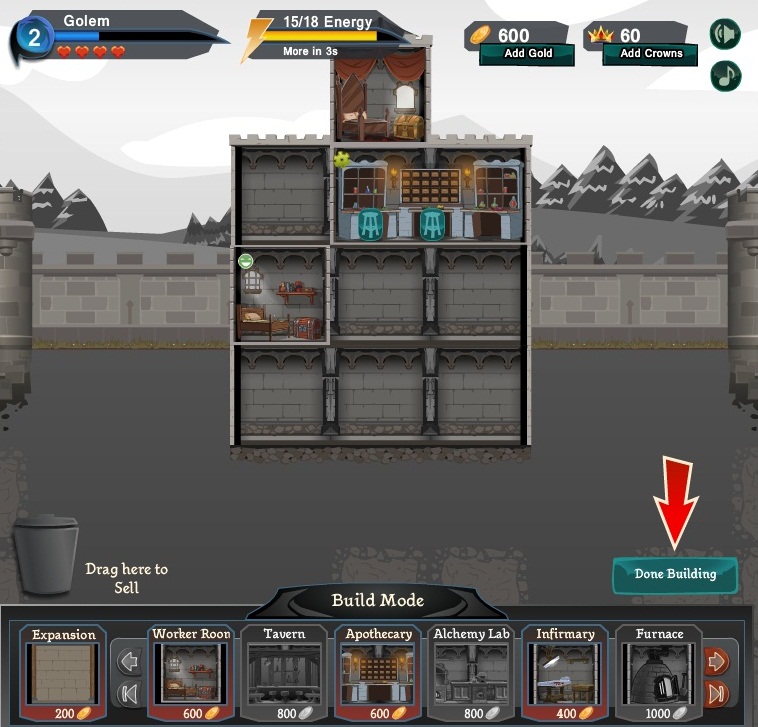Select the Expansion build card

point(63,670)
